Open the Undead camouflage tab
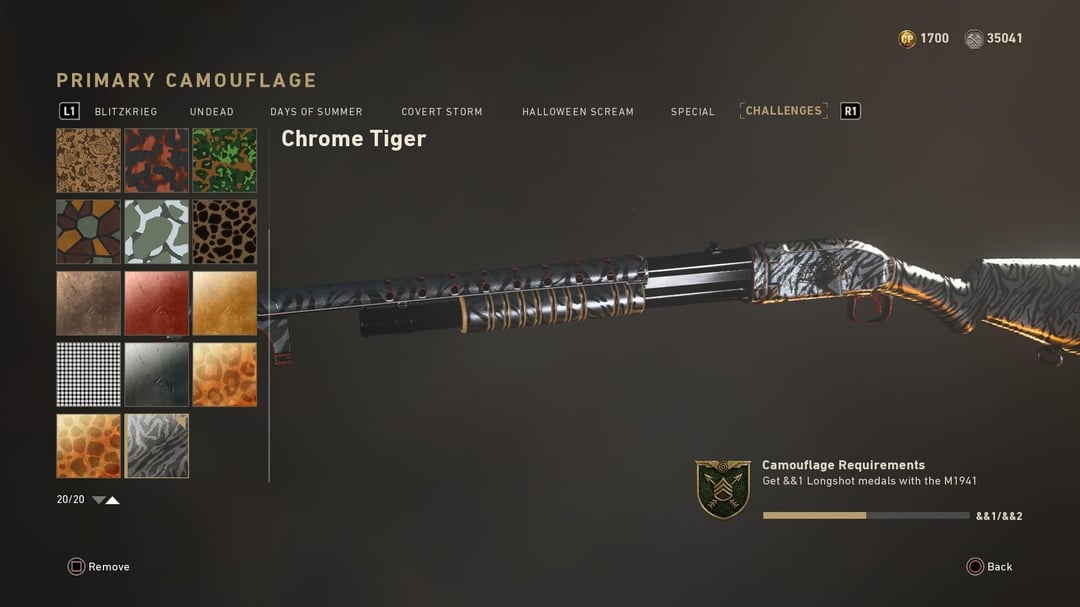 coord(211,112)
